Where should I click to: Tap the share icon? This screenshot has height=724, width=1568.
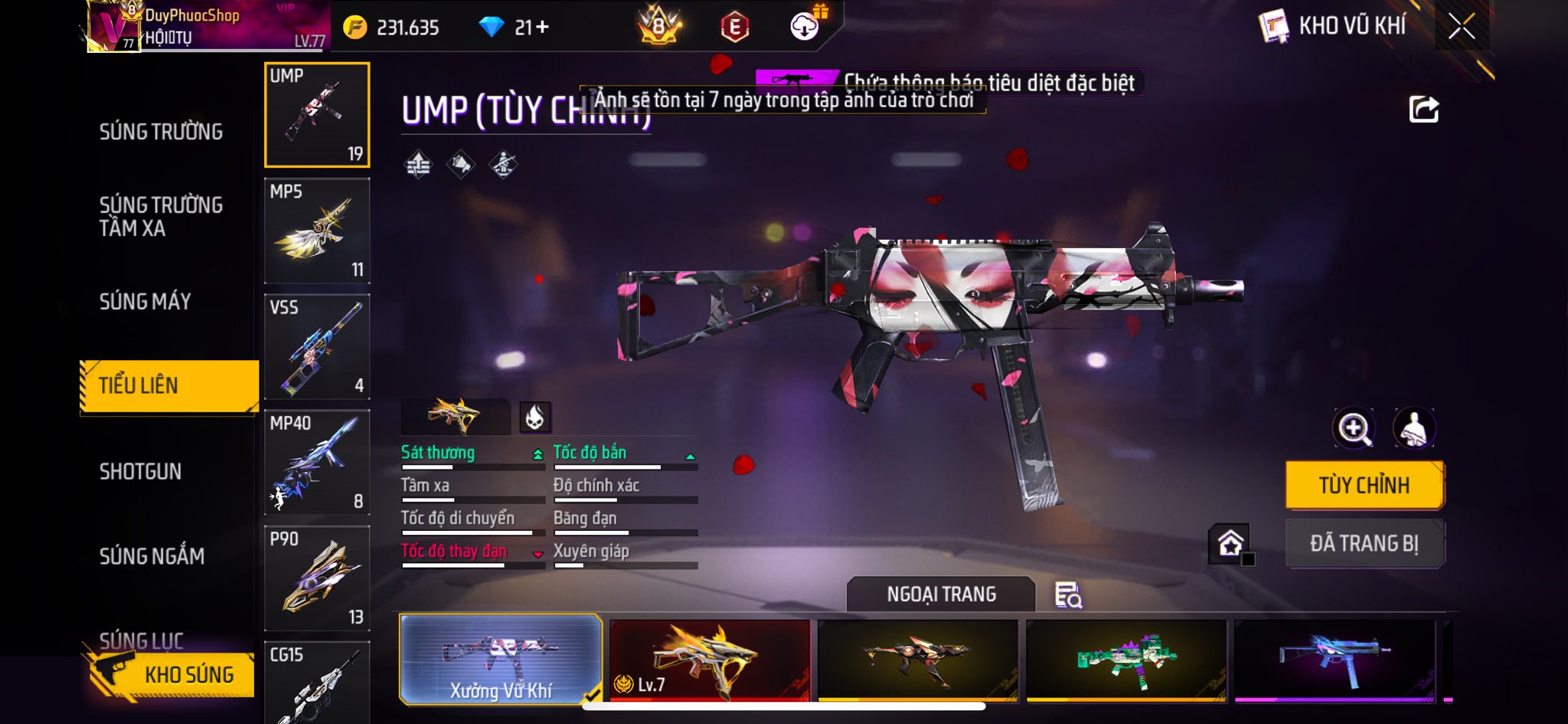pyautogui.click(x=1423, y=110)
